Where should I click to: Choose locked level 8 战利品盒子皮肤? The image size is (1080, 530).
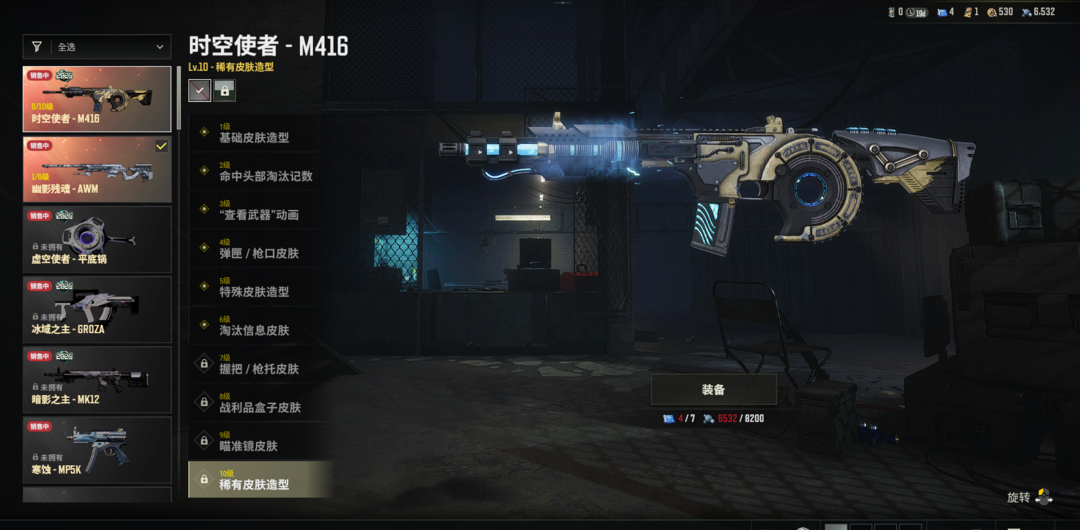(x=260, y=403)
